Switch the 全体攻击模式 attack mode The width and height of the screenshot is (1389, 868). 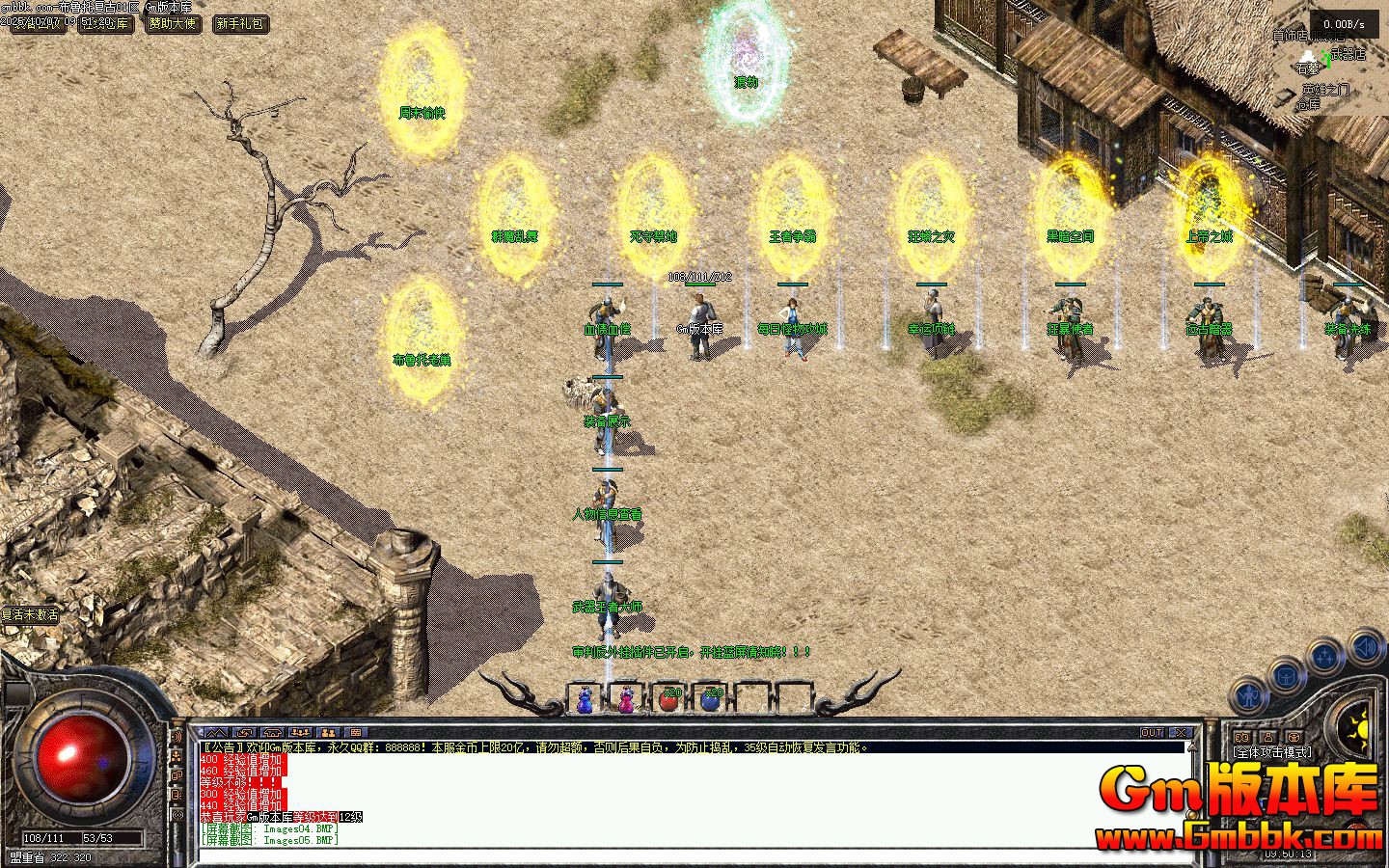point(1271,752)
